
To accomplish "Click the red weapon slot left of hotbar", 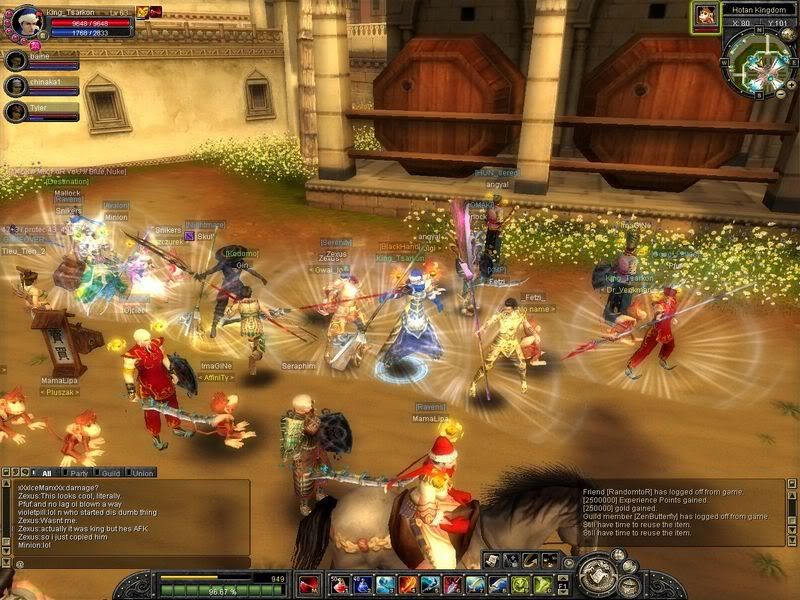I will point(309,585).
